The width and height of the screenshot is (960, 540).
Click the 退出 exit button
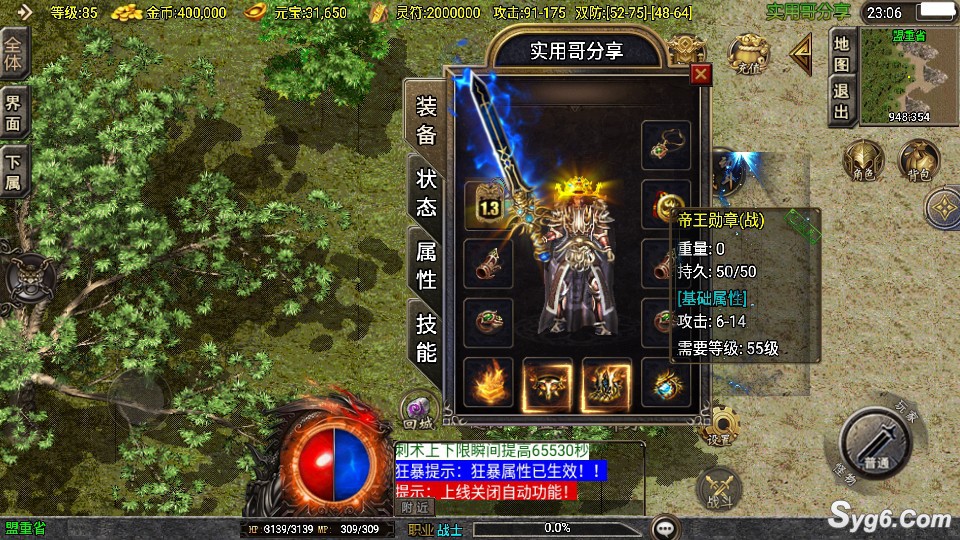click(841, 101)
